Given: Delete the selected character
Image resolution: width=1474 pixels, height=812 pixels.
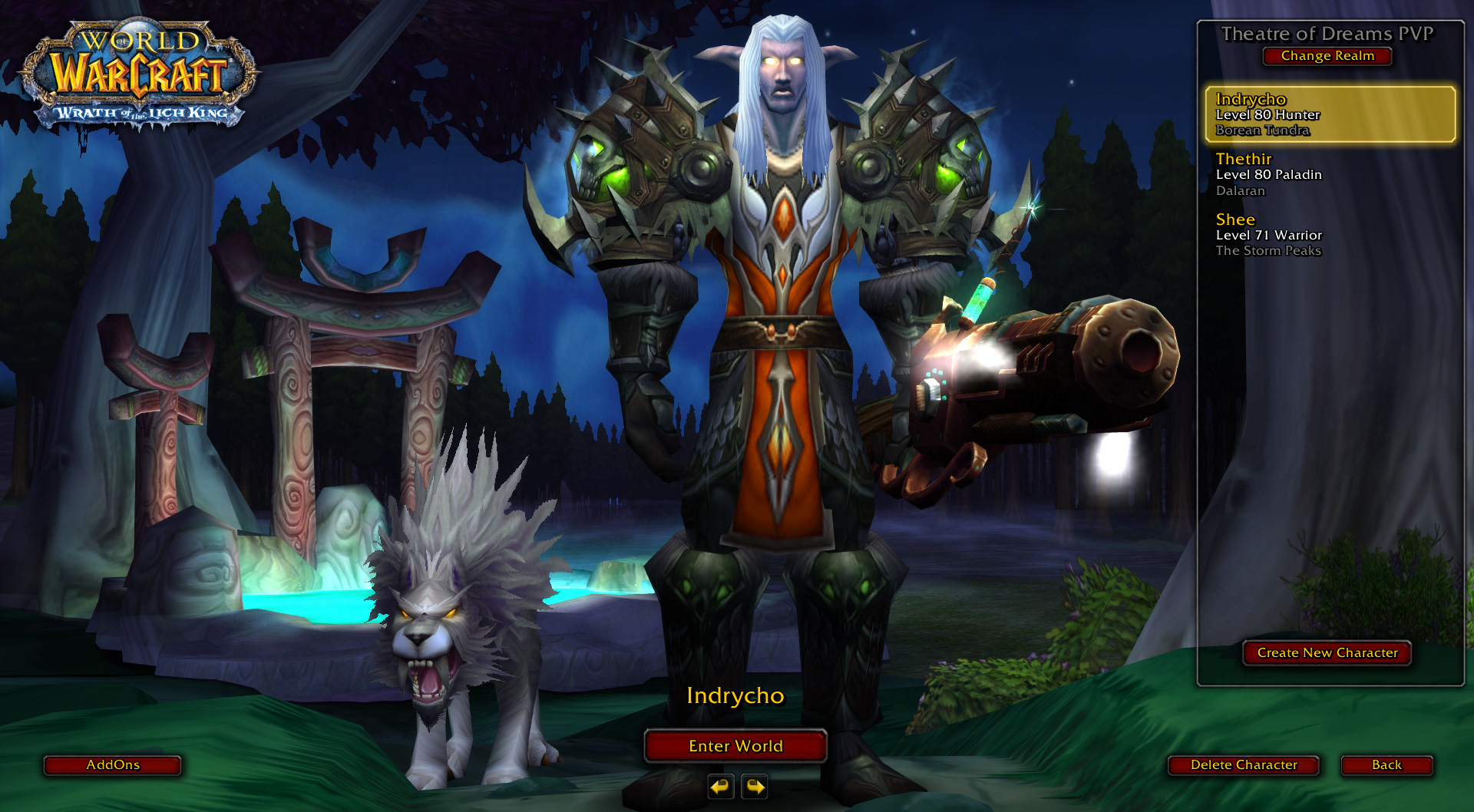Looking at the screenshot, I should click(x=1244, y=765).
